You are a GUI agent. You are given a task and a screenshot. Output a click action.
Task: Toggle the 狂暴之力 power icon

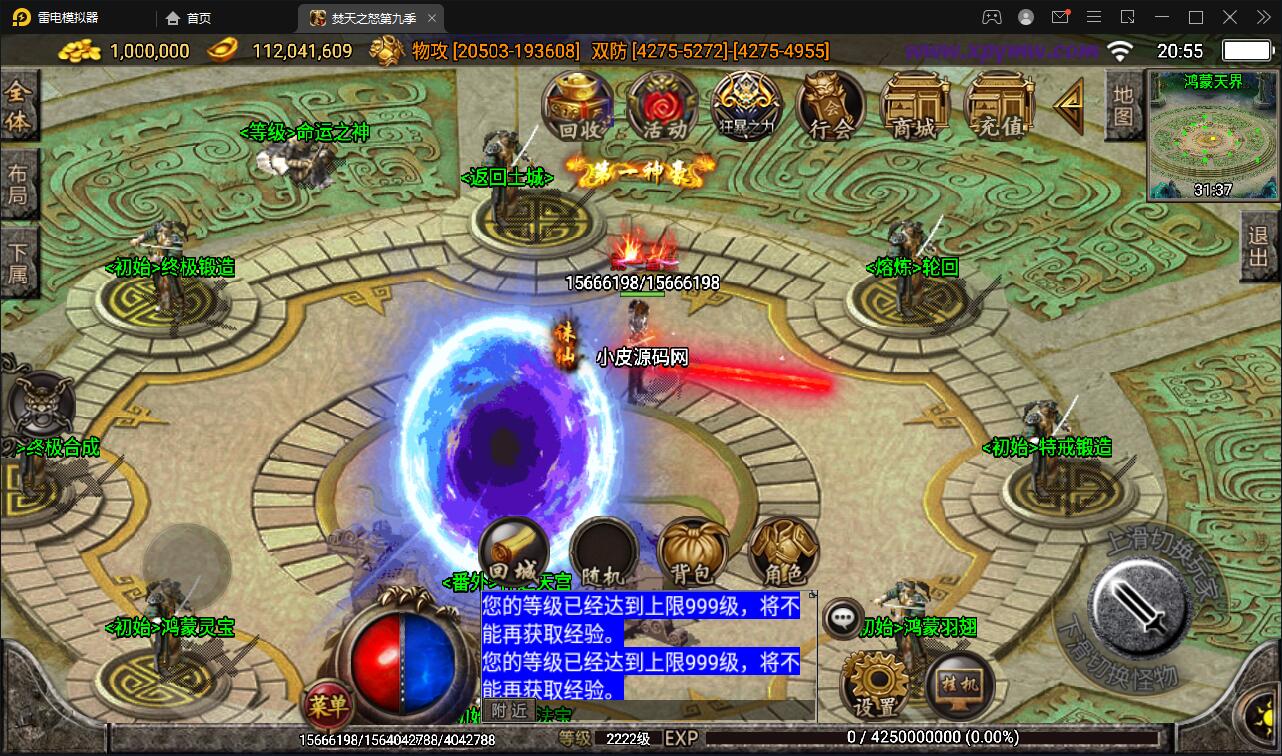746,103
